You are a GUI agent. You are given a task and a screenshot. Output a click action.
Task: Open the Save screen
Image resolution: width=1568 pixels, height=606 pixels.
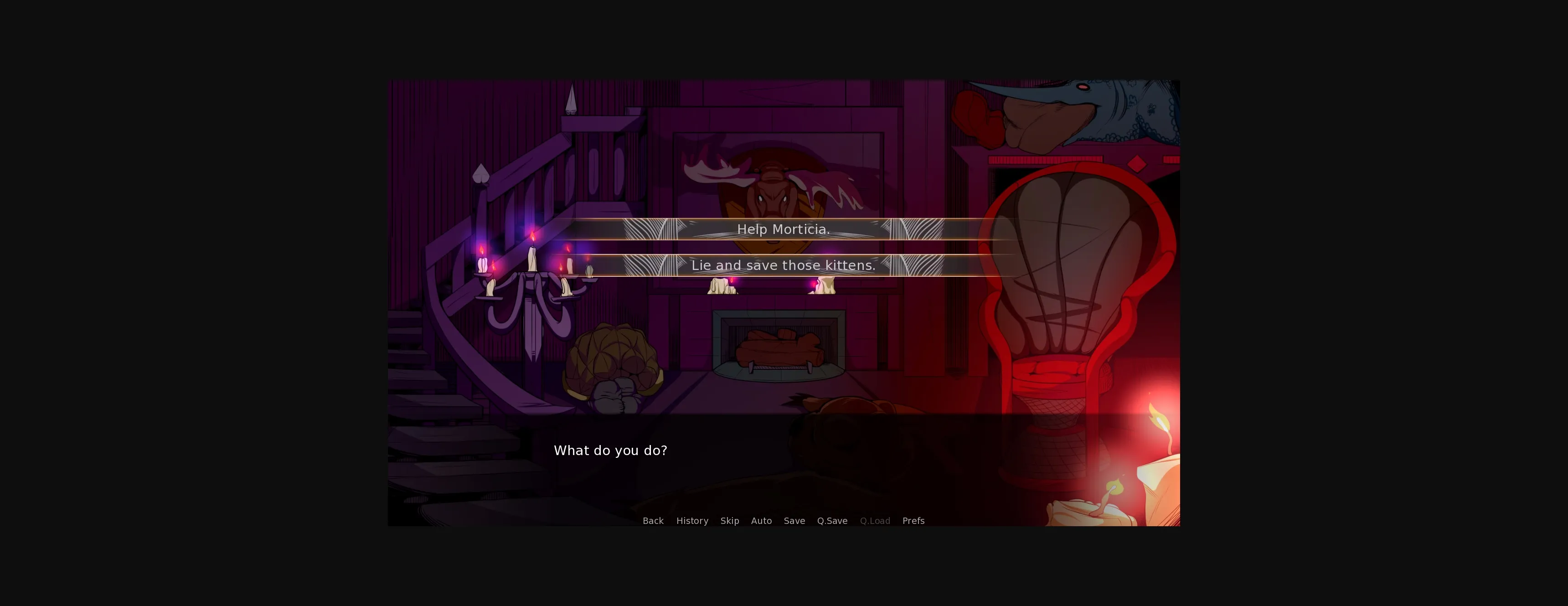coord(794,521)
